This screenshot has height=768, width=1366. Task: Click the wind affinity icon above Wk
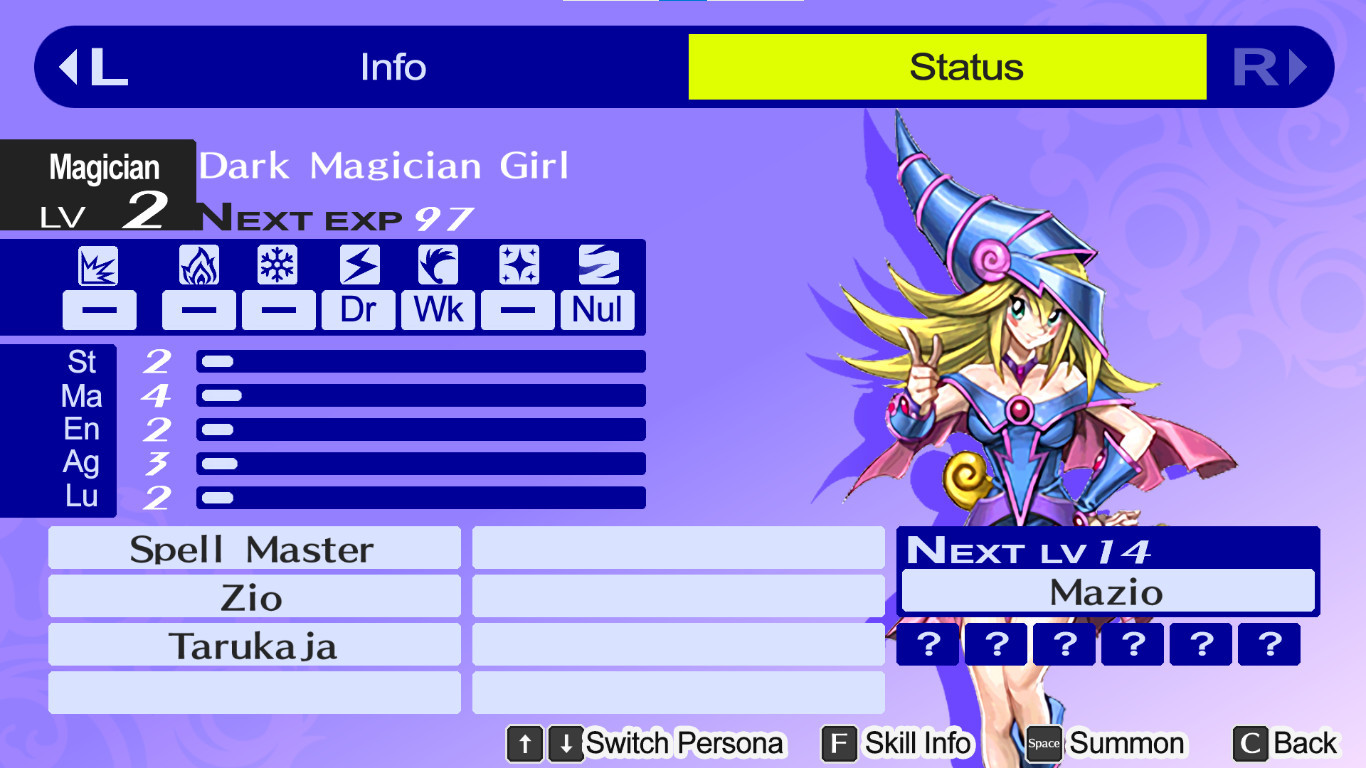[x=437, y=264]
